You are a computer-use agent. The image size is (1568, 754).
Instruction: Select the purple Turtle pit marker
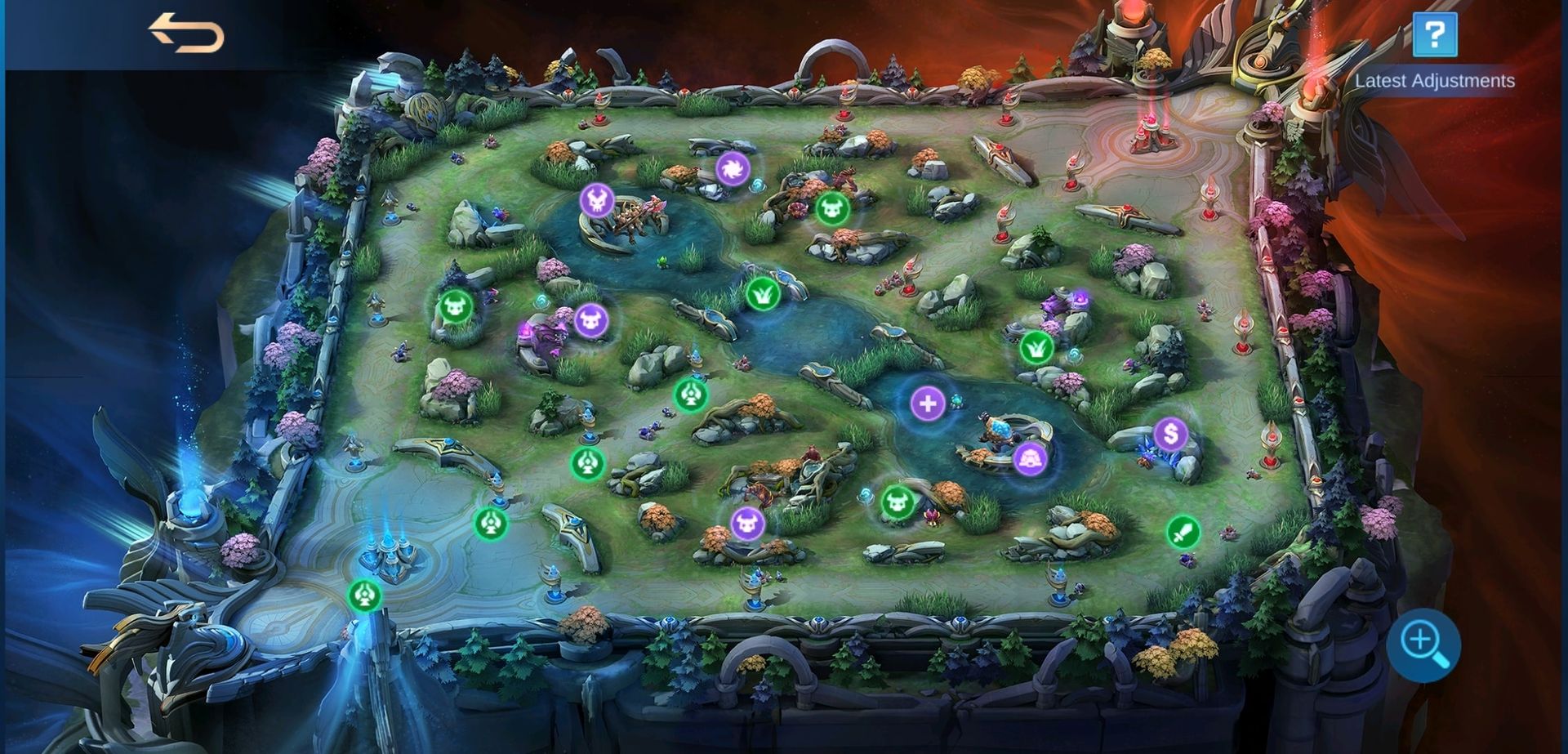pyautogui.click(x=1031, y=460)
